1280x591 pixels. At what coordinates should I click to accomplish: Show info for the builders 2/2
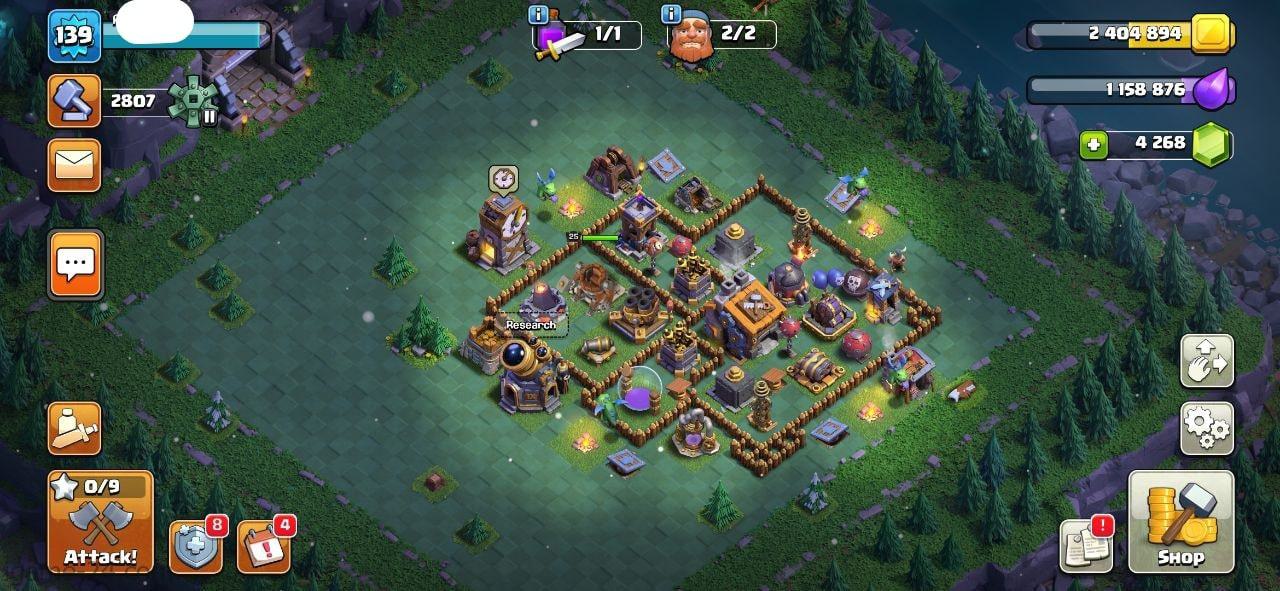pyautogui.click(x=671, y=14)
